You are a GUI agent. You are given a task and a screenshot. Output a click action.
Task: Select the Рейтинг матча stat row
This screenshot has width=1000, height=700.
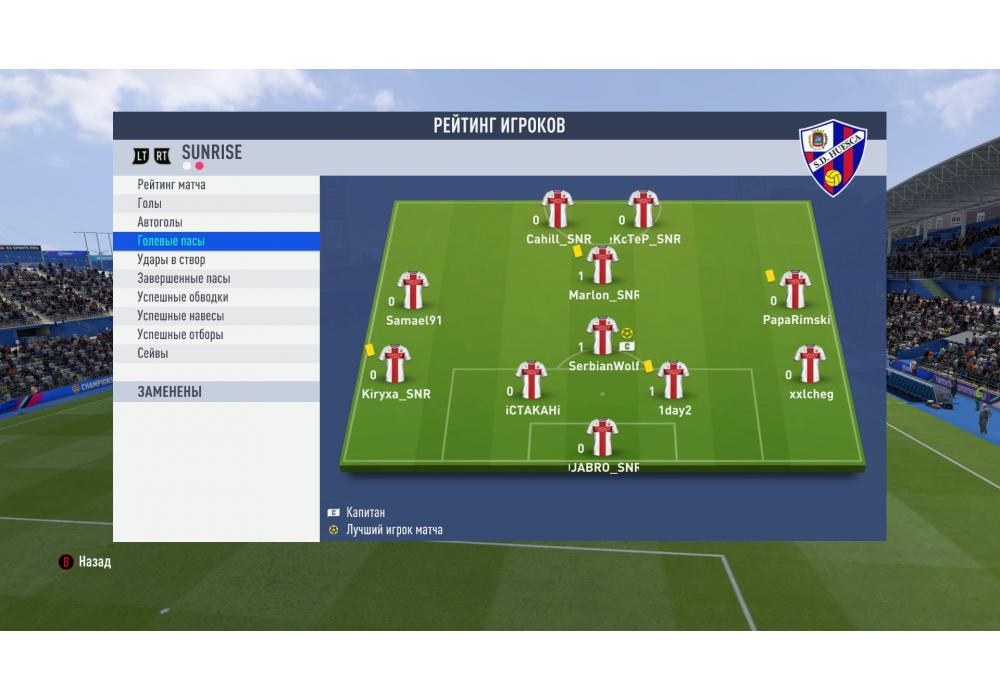[215, 185]
